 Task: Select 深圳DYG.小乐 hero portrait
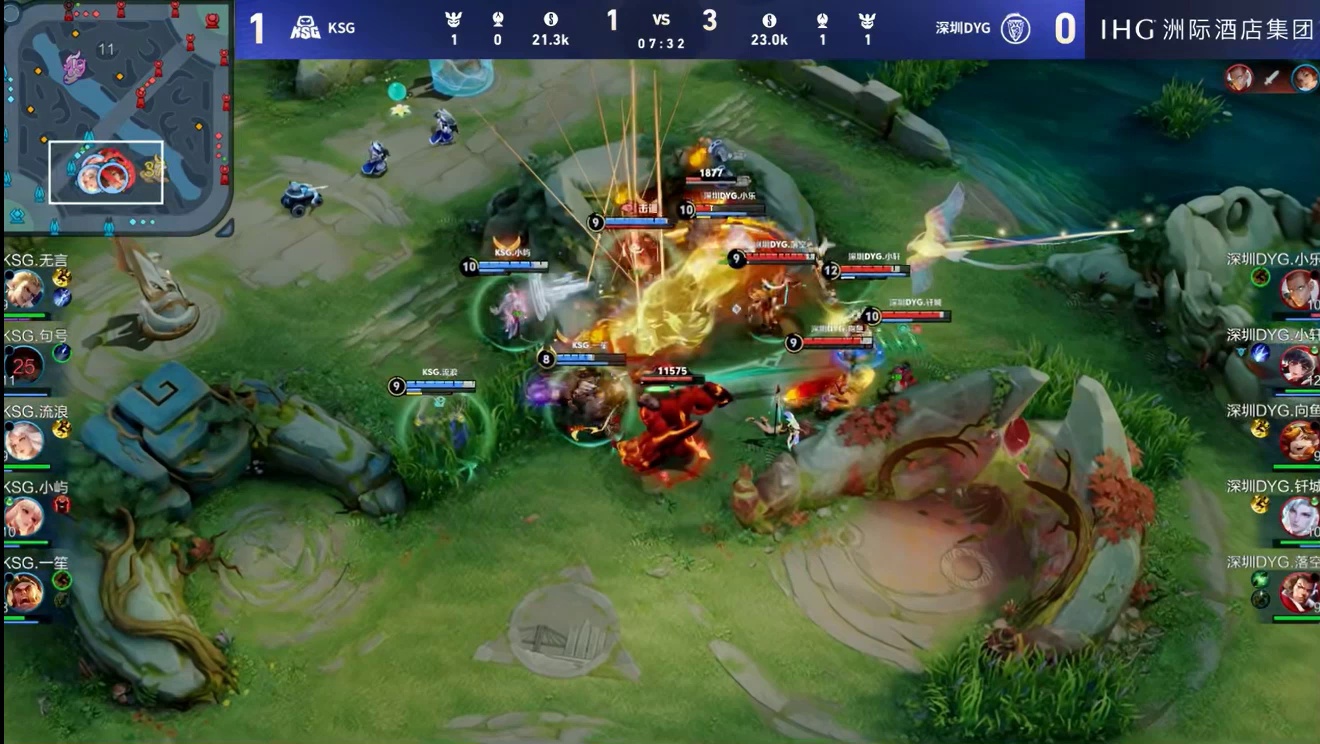point(1300,290)
